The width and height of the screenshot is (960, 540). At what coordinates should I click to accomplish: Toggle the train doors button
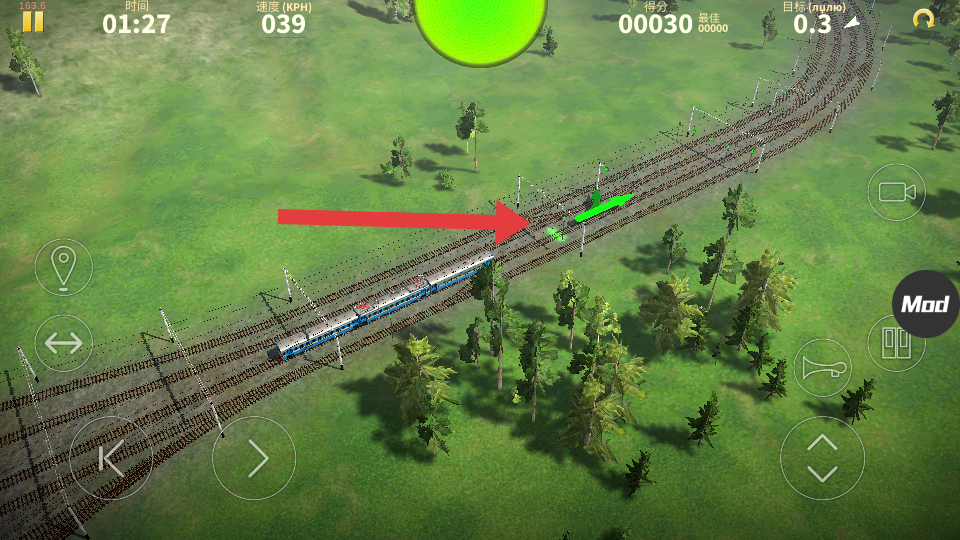coord(894,343)
